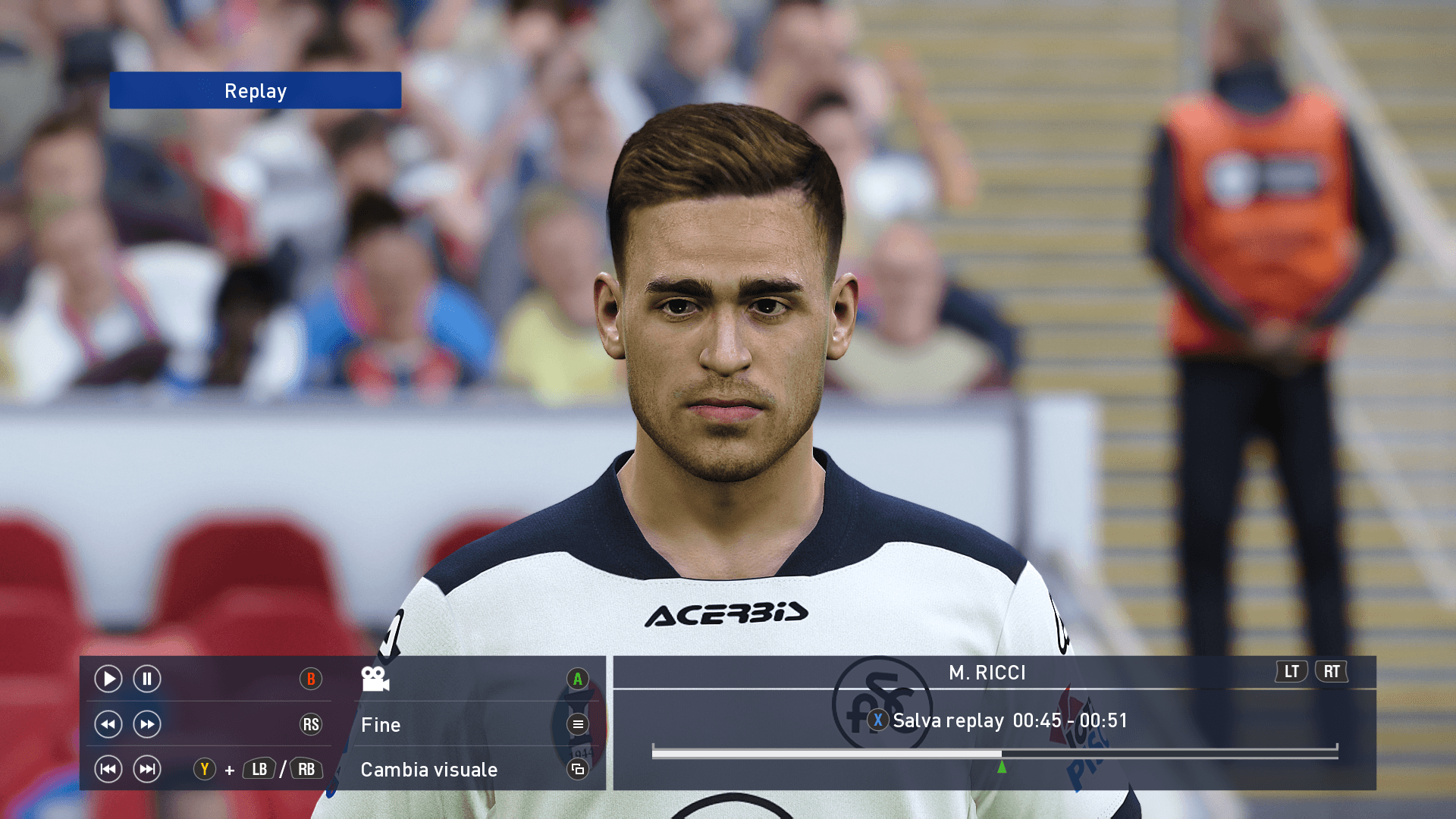Select Cambia visuale to change view

(429, 770)
